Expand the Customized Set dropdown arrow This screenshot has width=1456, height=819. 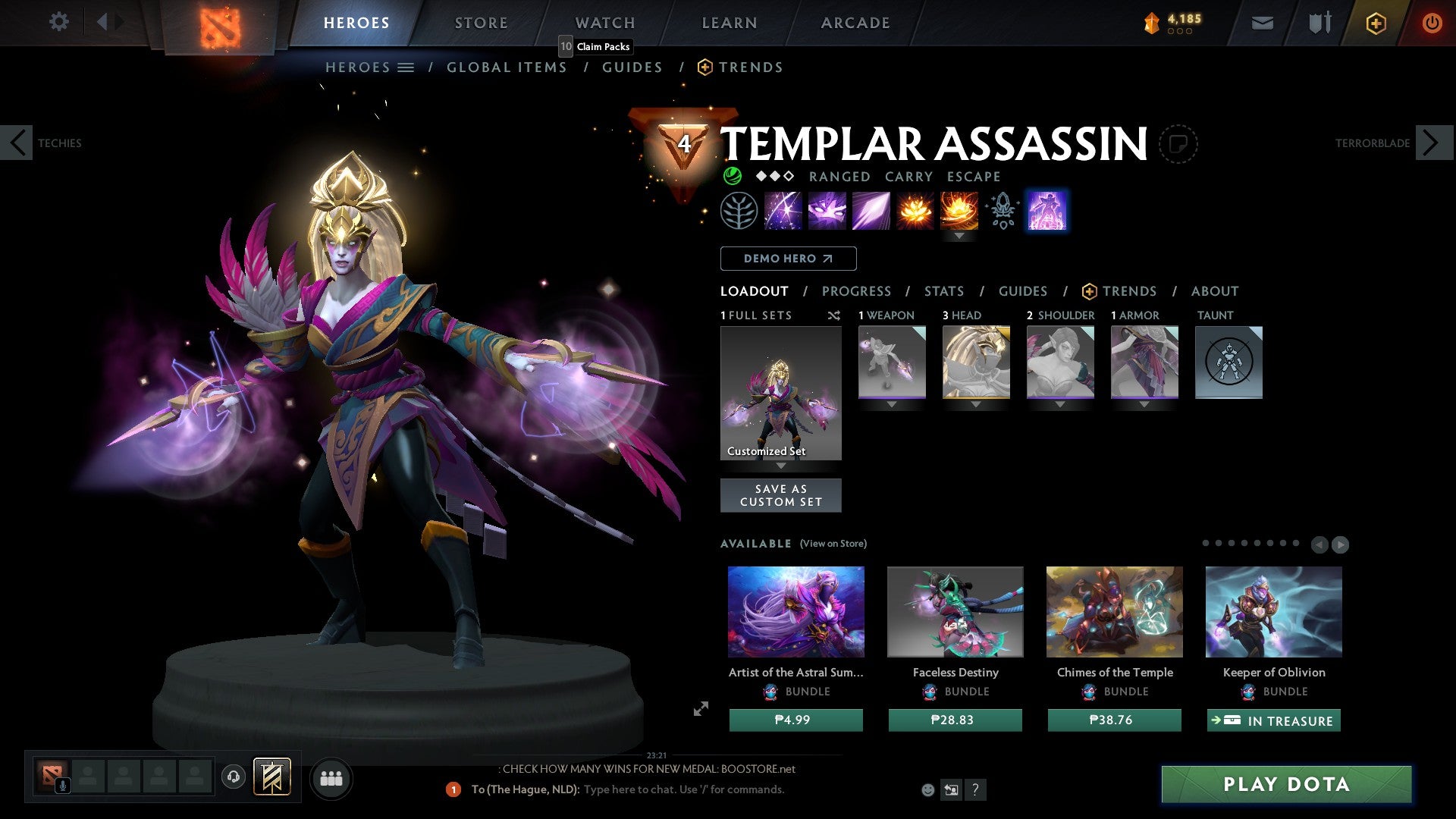pos(781,464)
